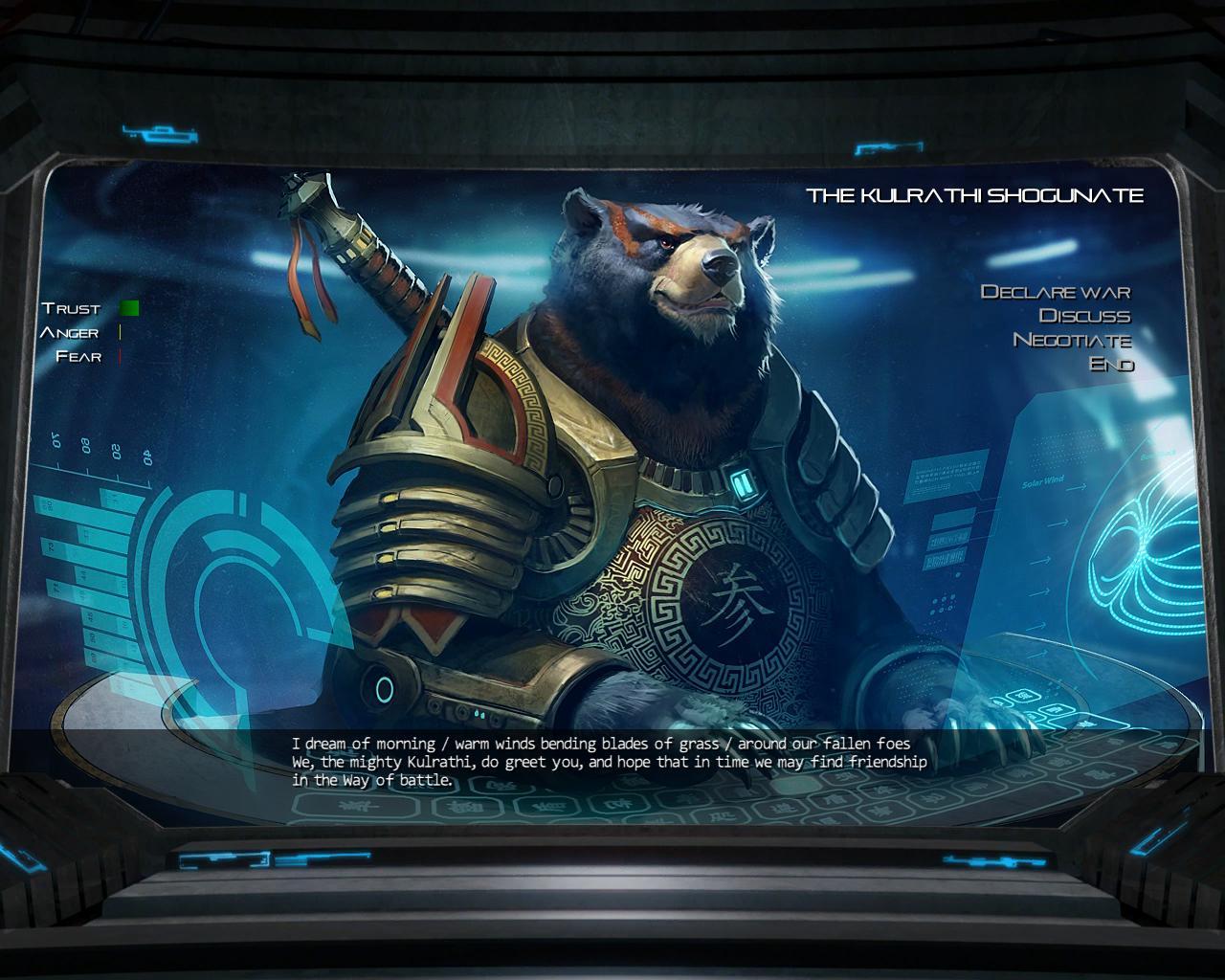End the diplomatic conversation

[1111, 364]
